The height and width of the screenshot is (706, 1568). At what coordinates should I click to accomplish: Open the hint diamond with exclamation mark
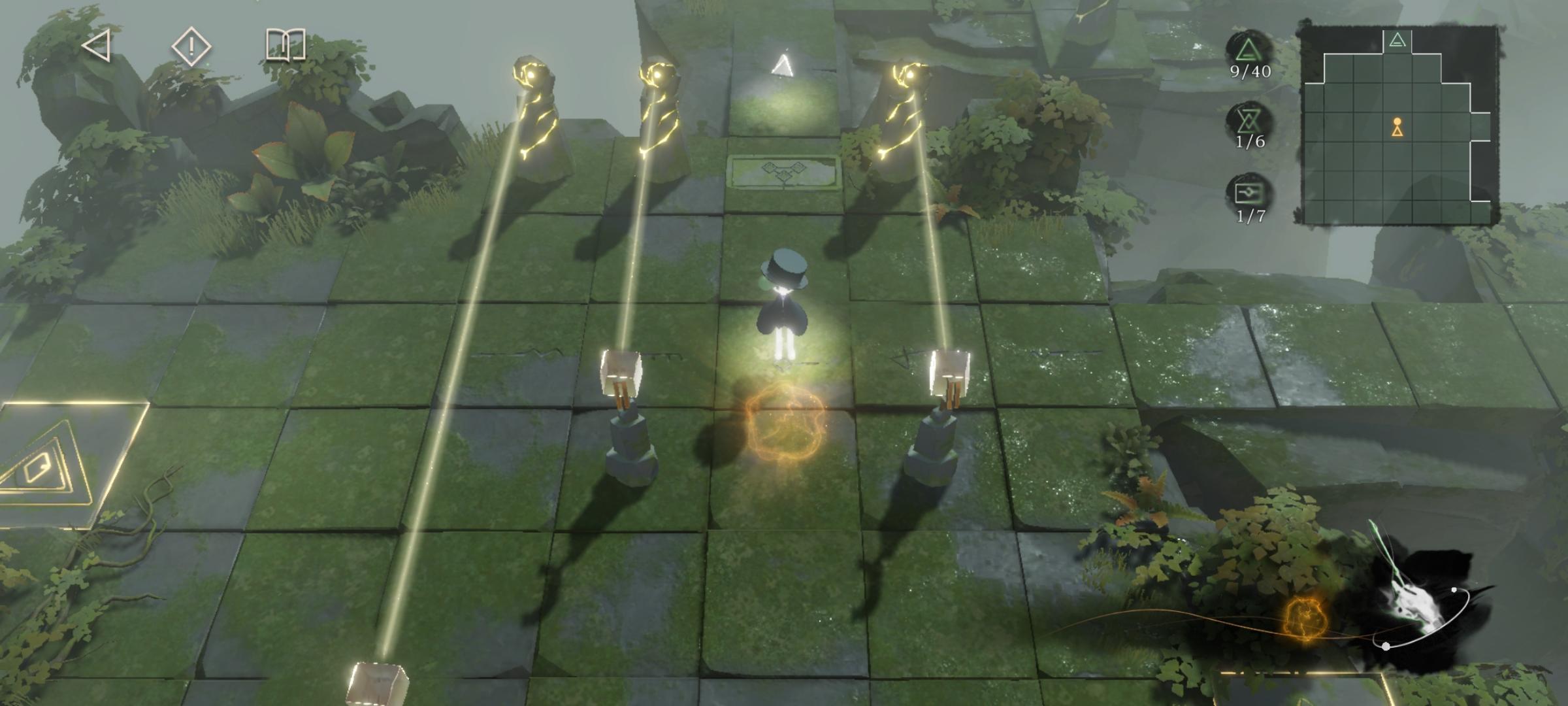click(191, 46)
